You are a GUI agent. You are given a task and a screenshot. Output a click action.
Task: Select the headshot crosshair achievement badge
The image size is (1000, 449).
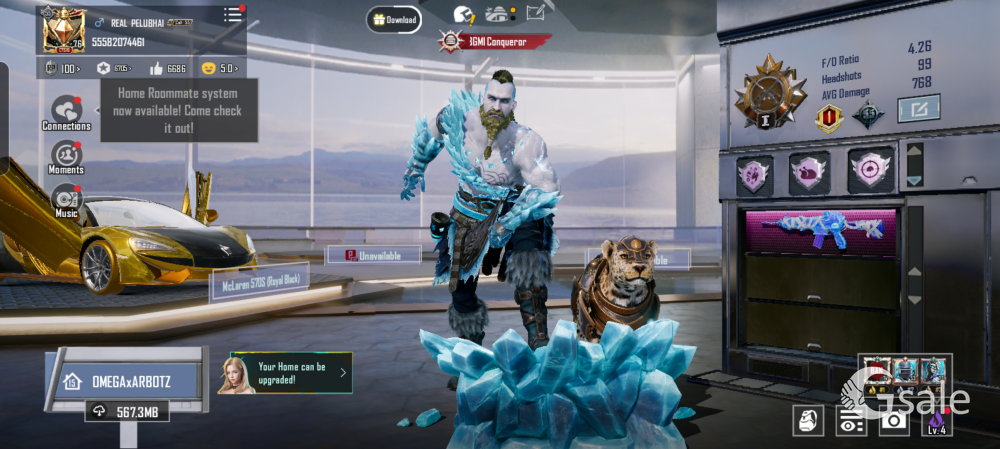(870, 170)
